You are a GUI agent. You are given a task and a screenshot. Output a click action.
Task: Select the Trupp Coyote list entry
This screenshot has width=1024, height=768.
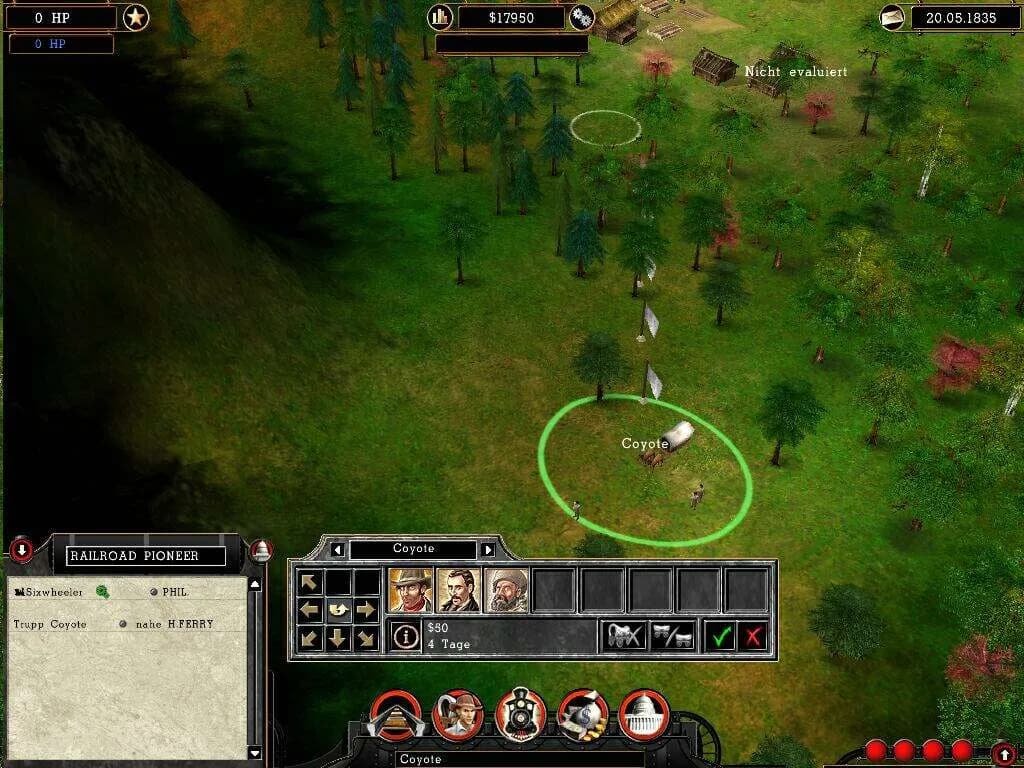(50, 624)
